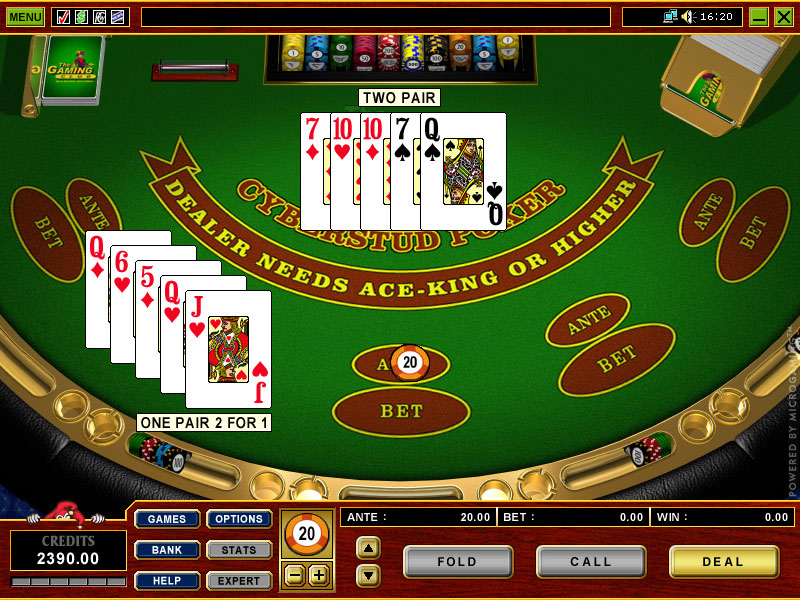
Task: Open the BANK screen
Action: (x=167, y=550)
